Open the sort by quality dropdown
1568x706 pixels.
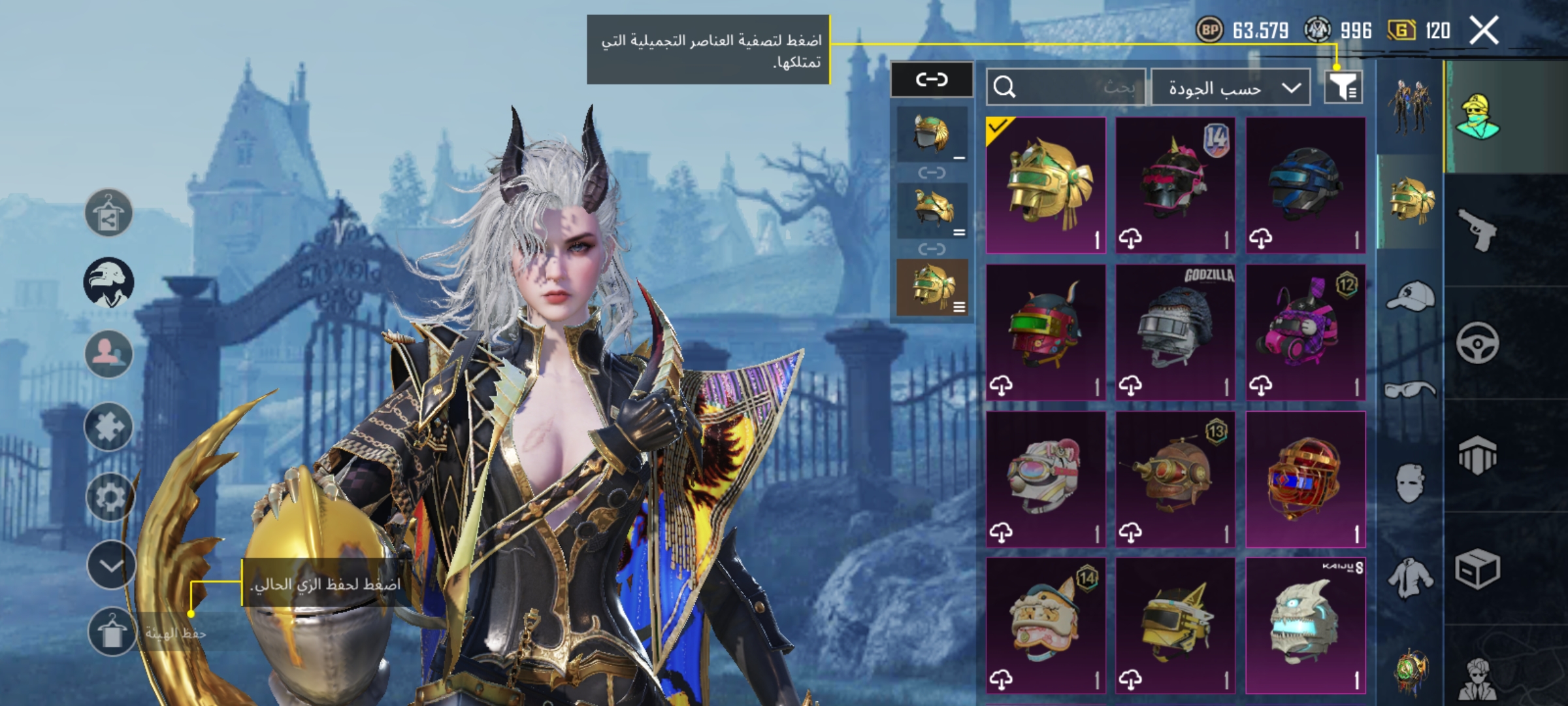1230,87
